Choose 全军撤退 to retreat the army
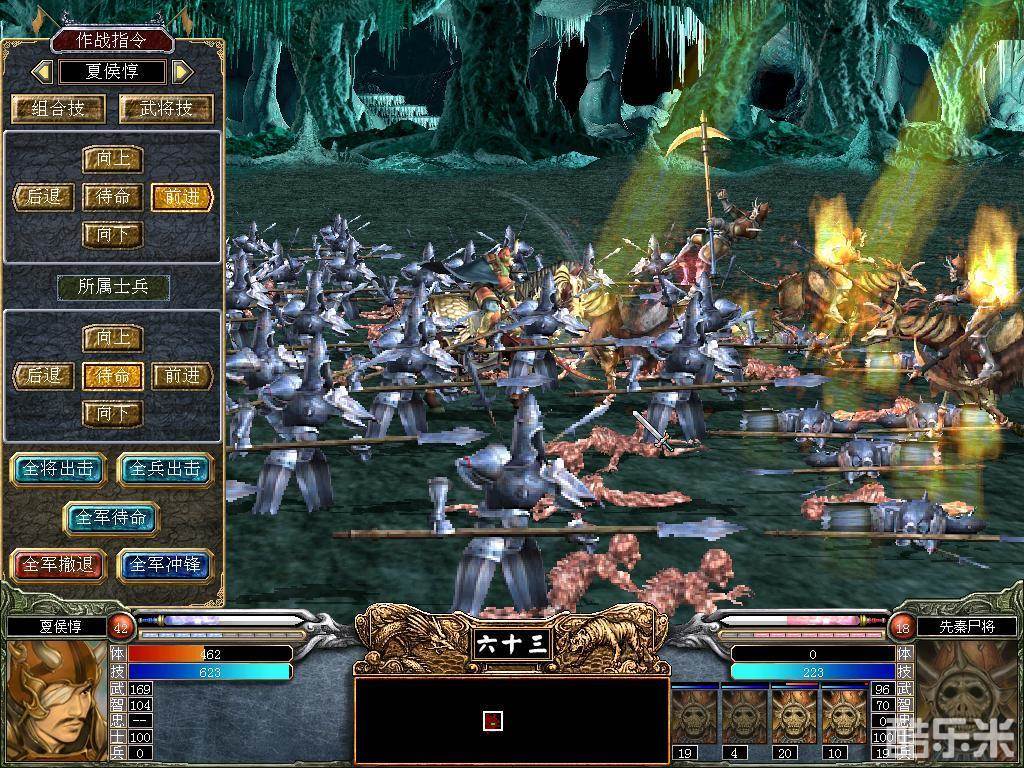Image resolution: width=1024 pixels, height=768 pixels. 58,565
